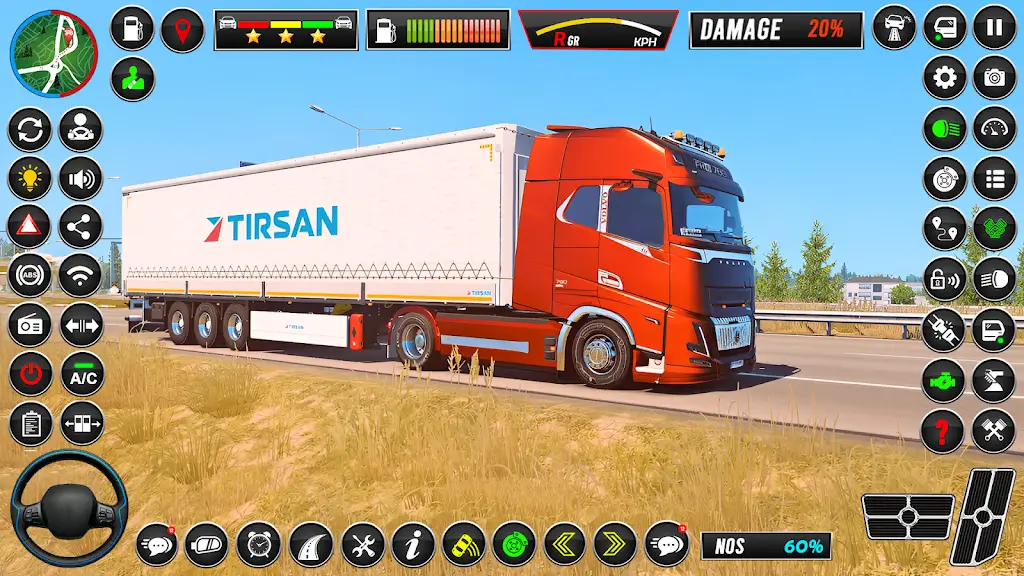
Task: Switch the A/C button
Action: [82, 374]
